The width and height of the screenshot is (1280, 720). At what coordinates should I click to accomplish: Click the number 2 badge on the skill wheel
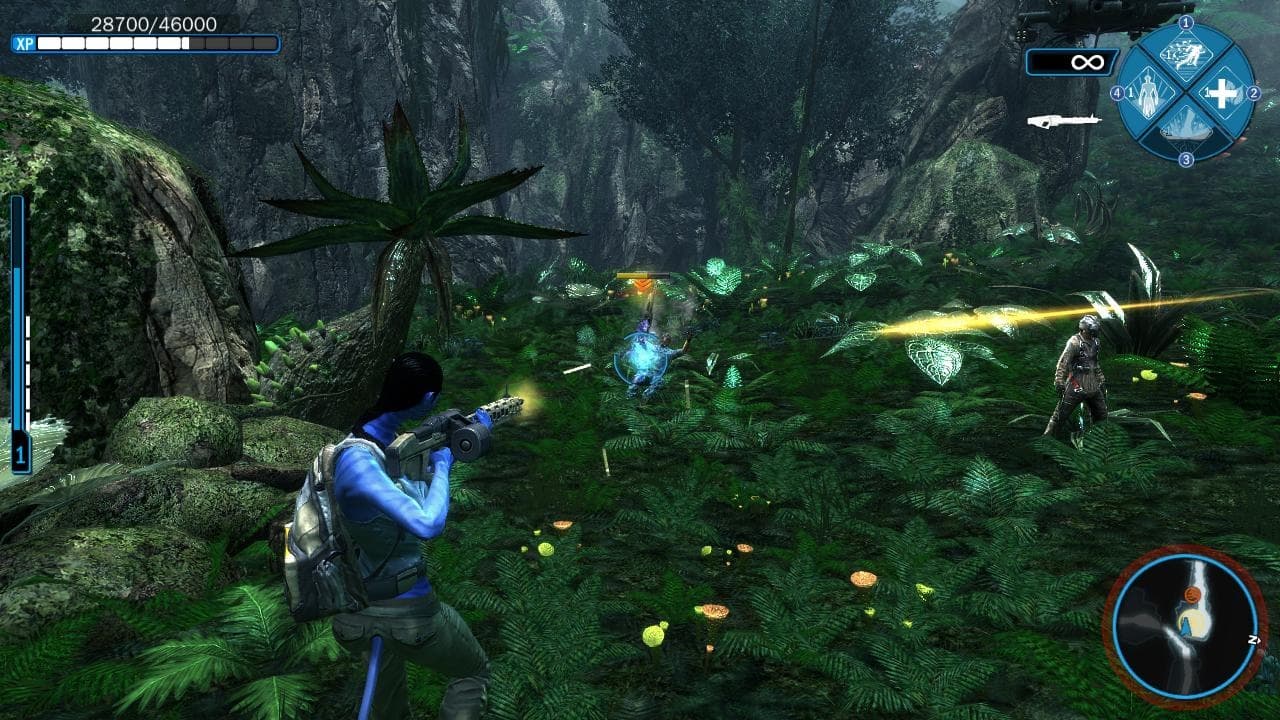click(x=1254, y=92)
